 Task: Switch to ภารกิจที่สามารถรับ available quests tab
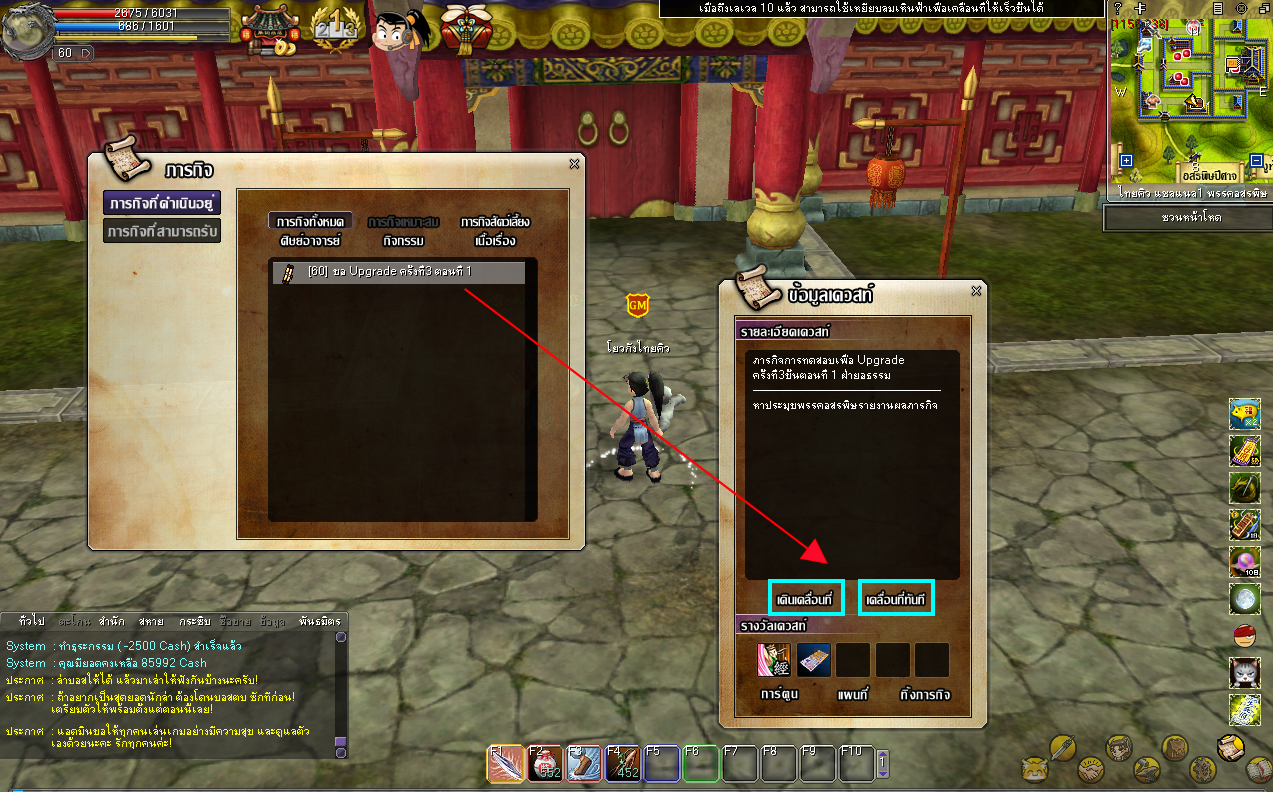point(161,231)
